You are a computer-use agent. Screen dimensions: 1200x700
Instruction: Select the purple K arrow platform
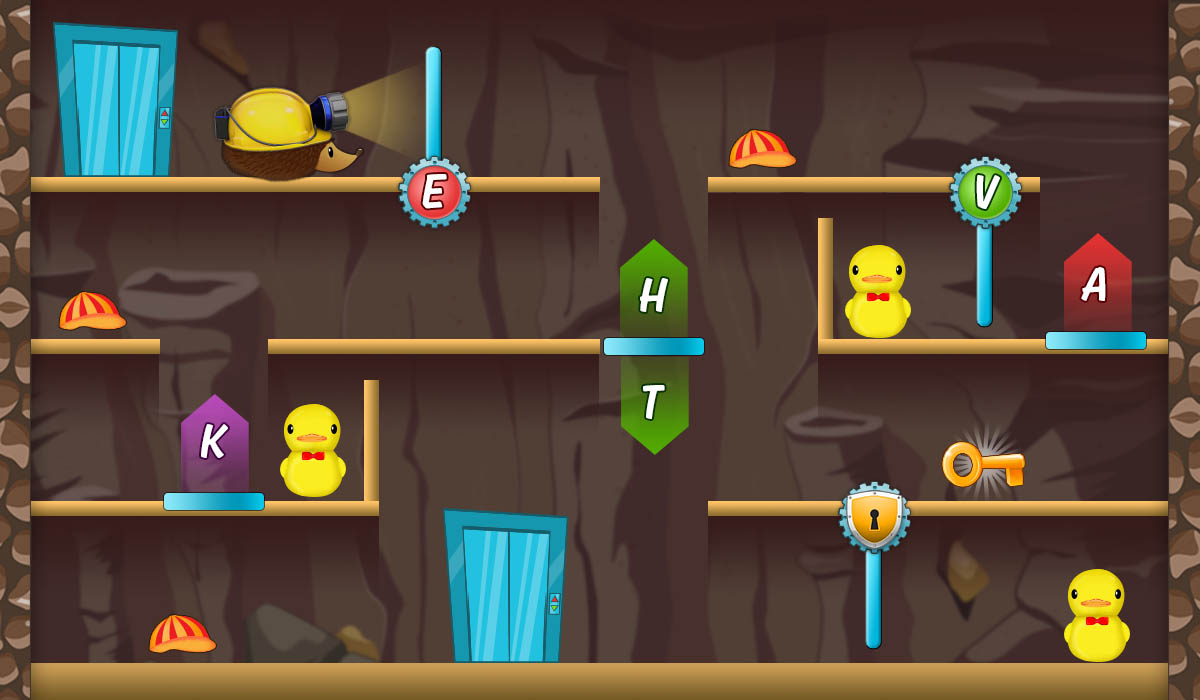[214, 446]
